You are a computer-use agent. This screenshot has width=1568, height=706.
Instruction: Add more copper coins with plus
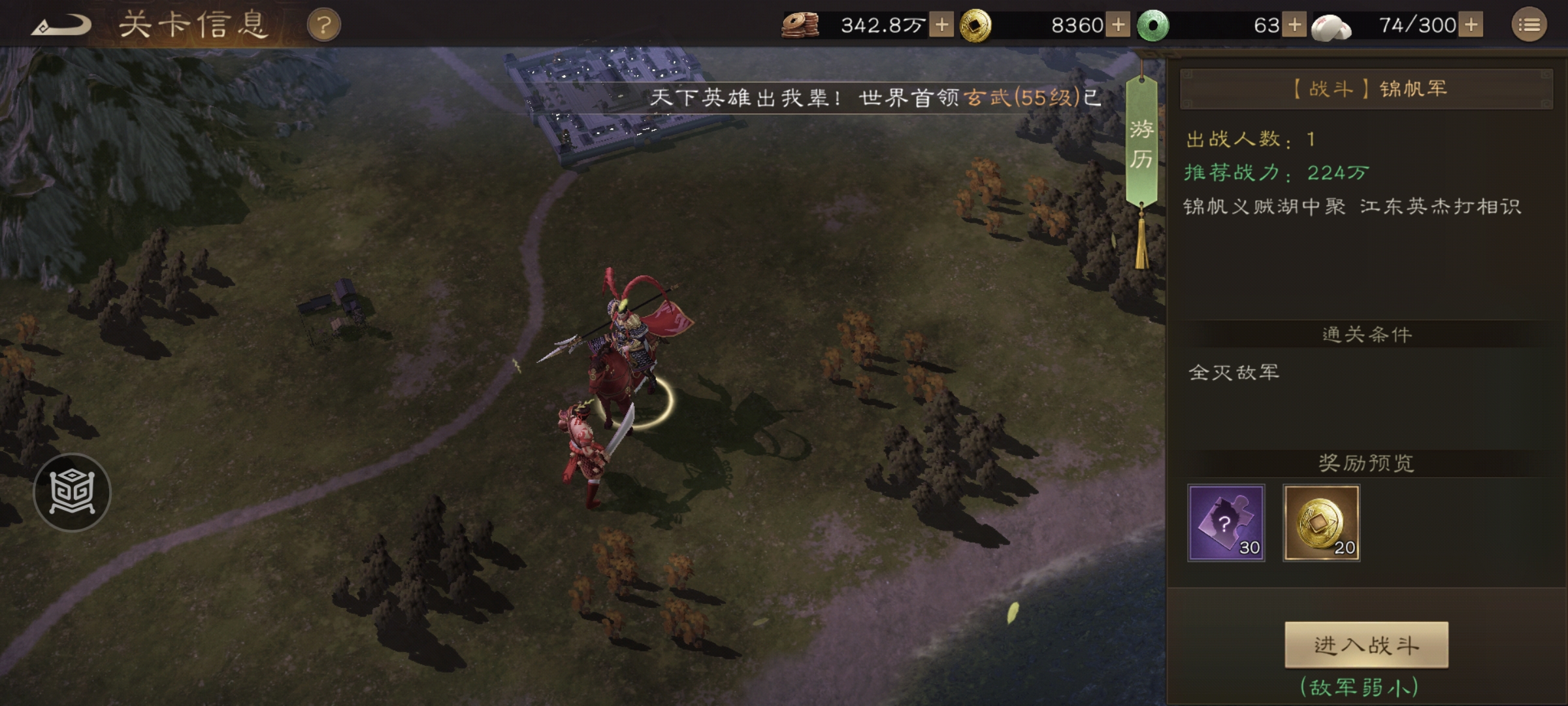941,25
